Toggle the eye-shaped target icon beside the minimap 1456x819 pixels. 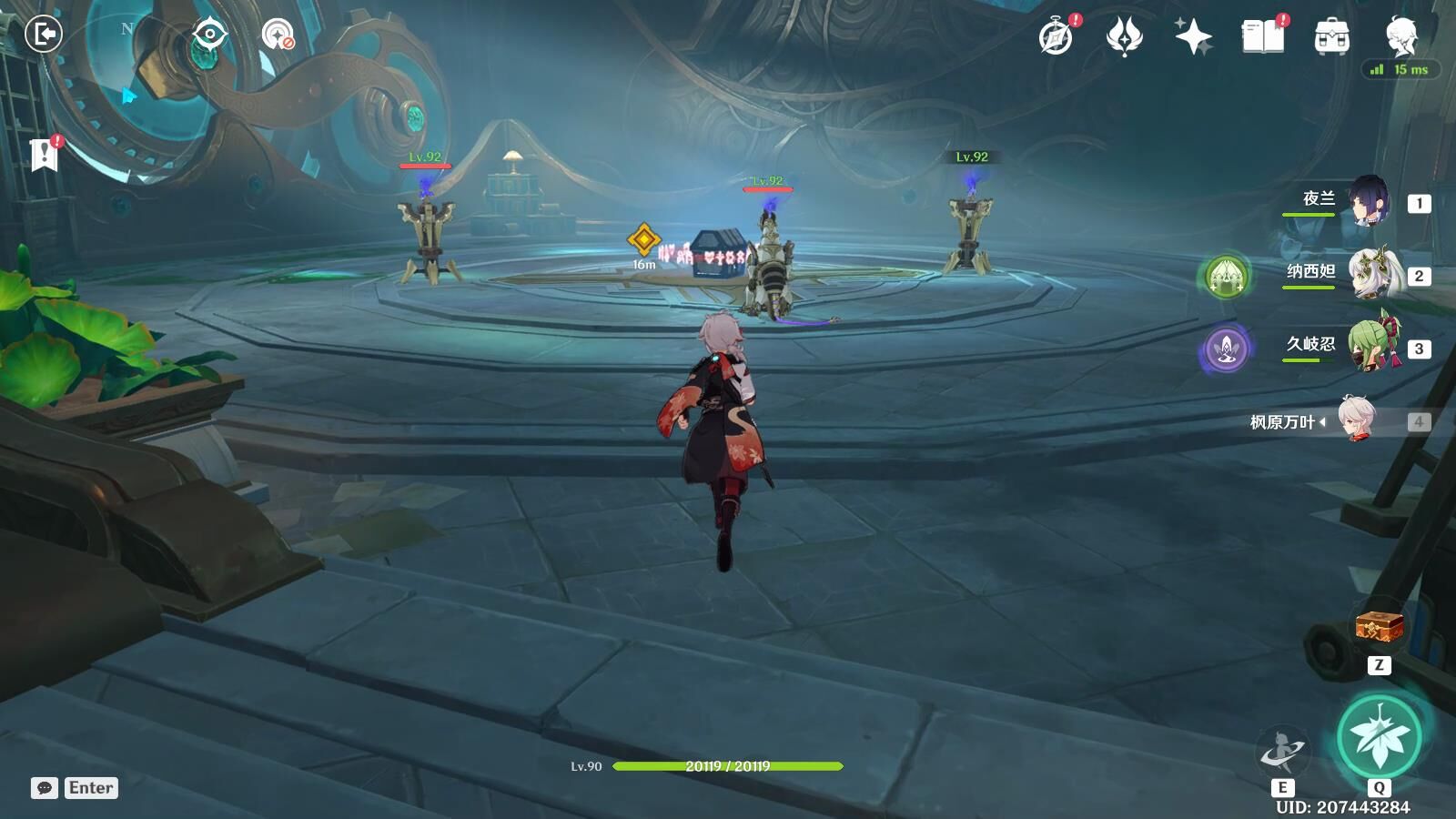[x=209, y=35]
